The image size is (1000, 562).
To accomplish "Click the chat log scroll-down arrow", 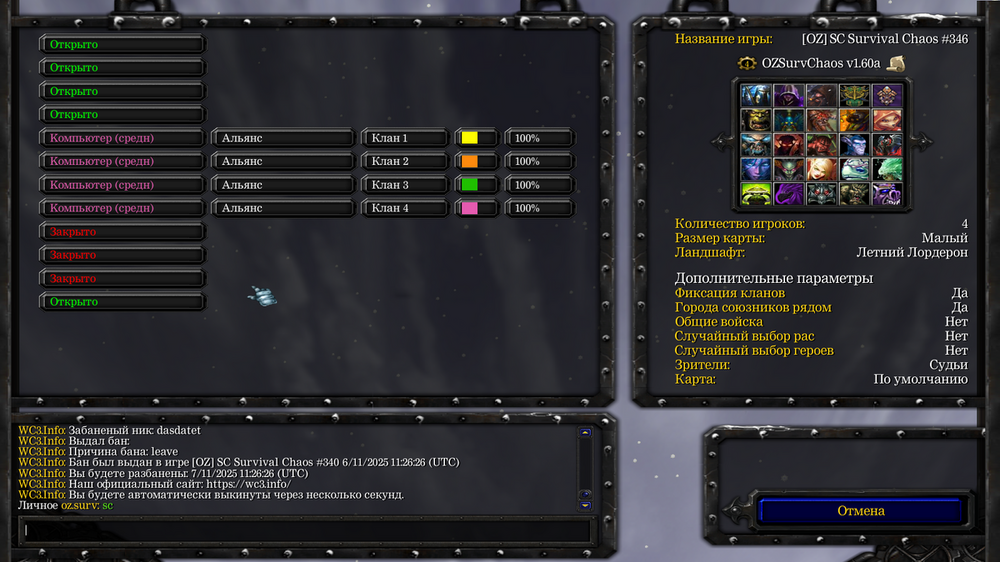I will tap(585, 505).
